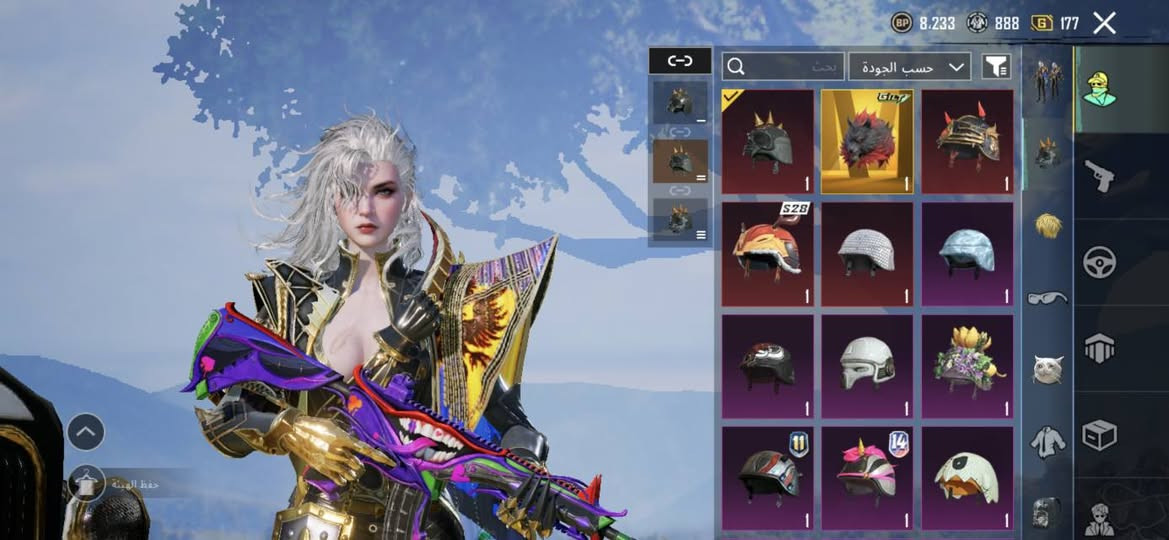
Task: Open the steering wheel vehicles category
Action: pos(1100,262)
